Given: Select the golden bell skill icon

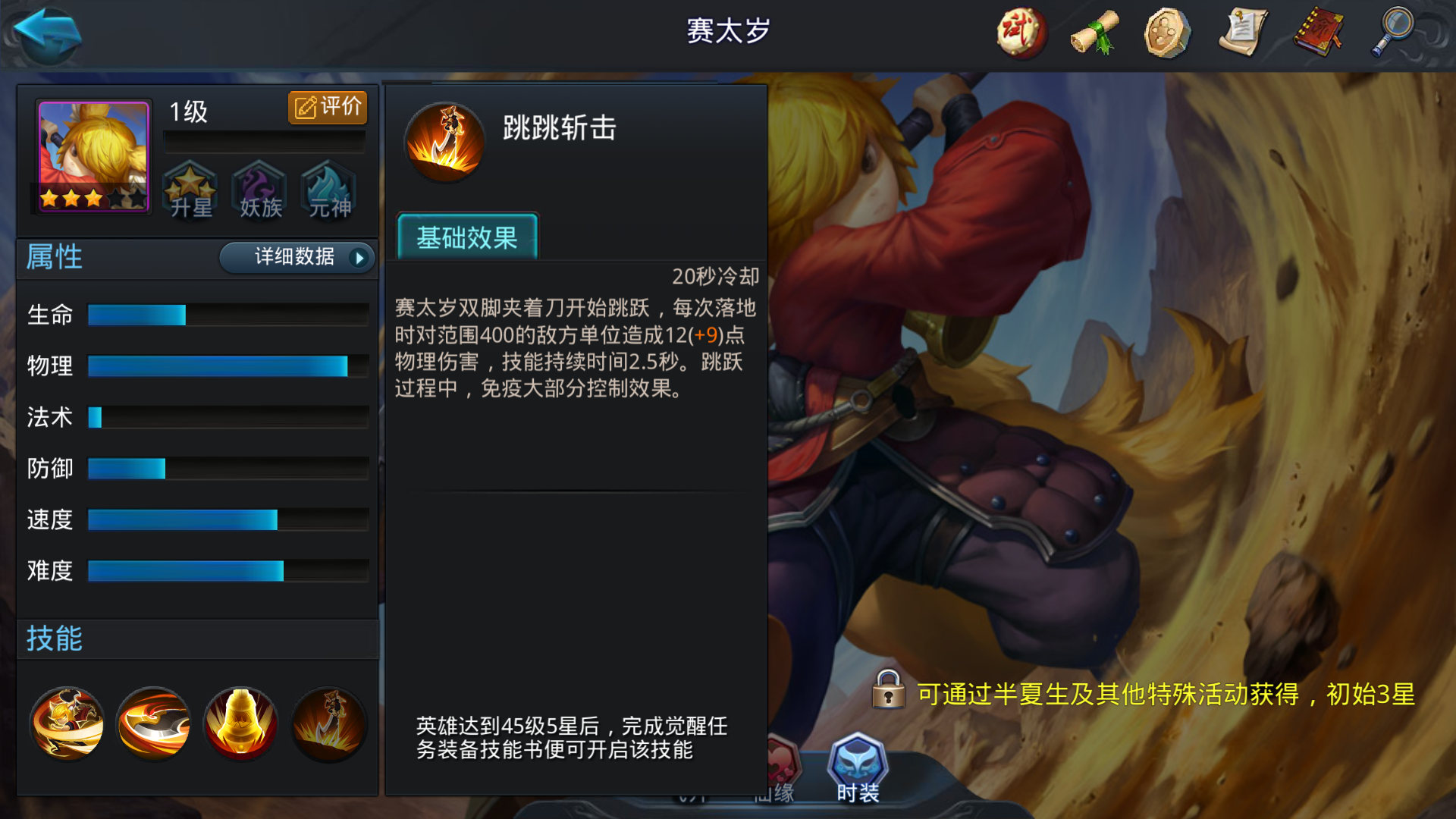Looking at the screenshot, I should [241, 724].
